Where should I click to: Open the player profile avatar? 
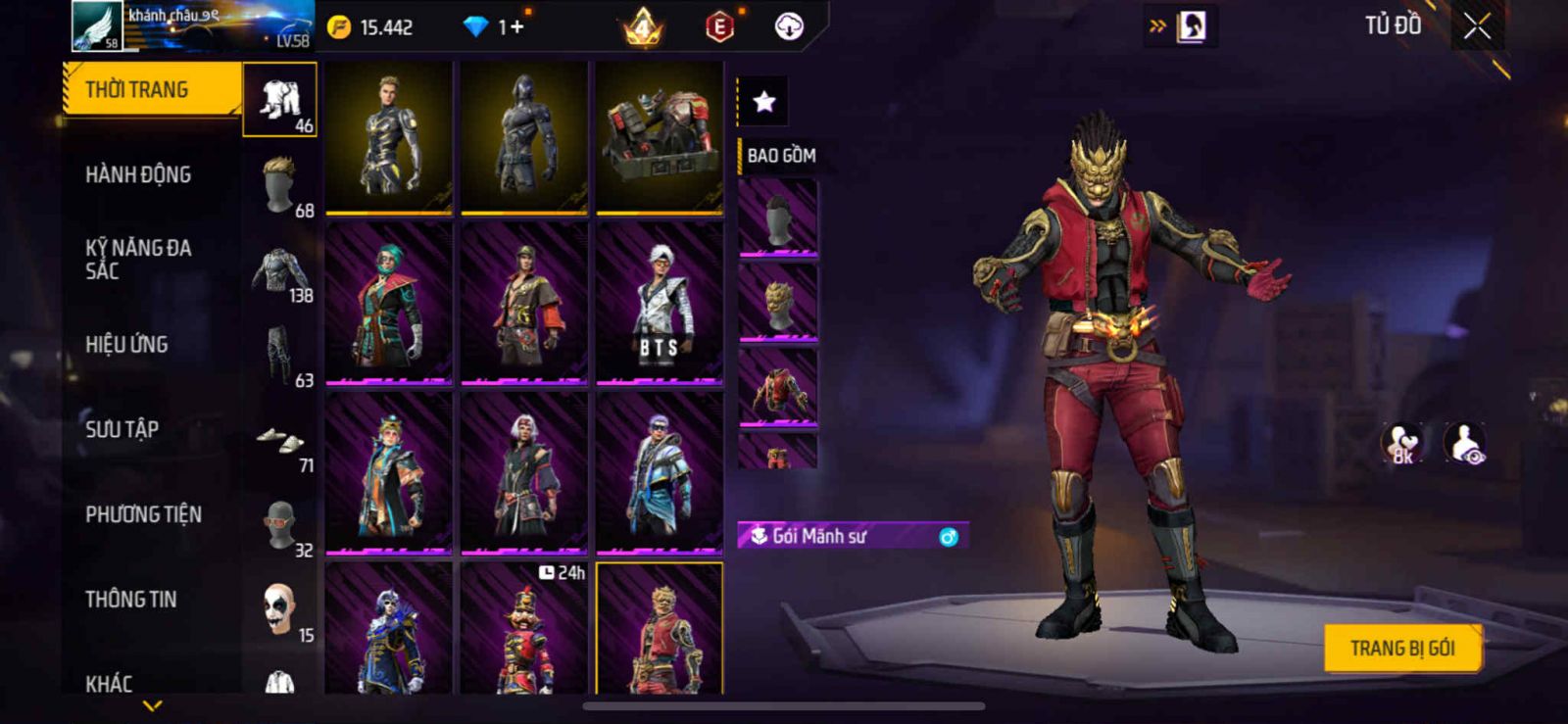coord(98,26)
